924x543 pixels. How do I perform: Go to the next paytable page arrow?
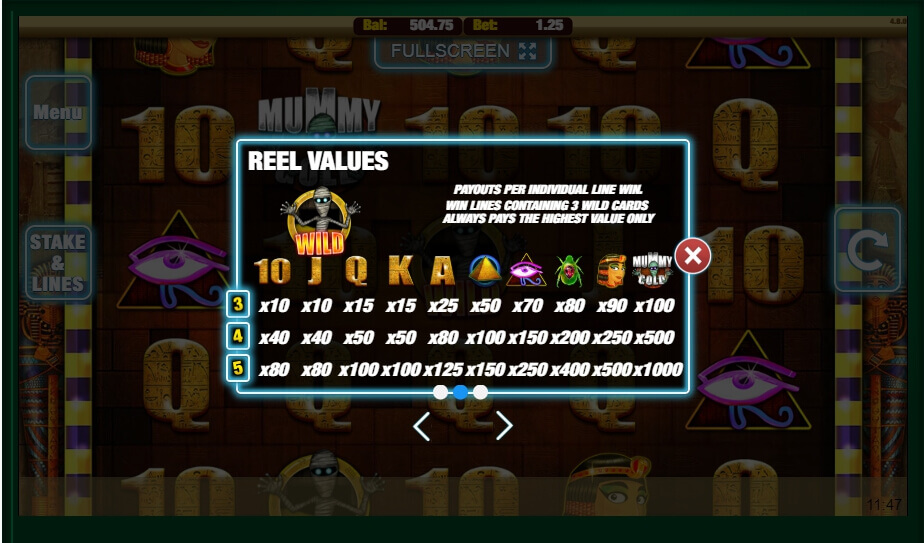[x=504, y=427]
